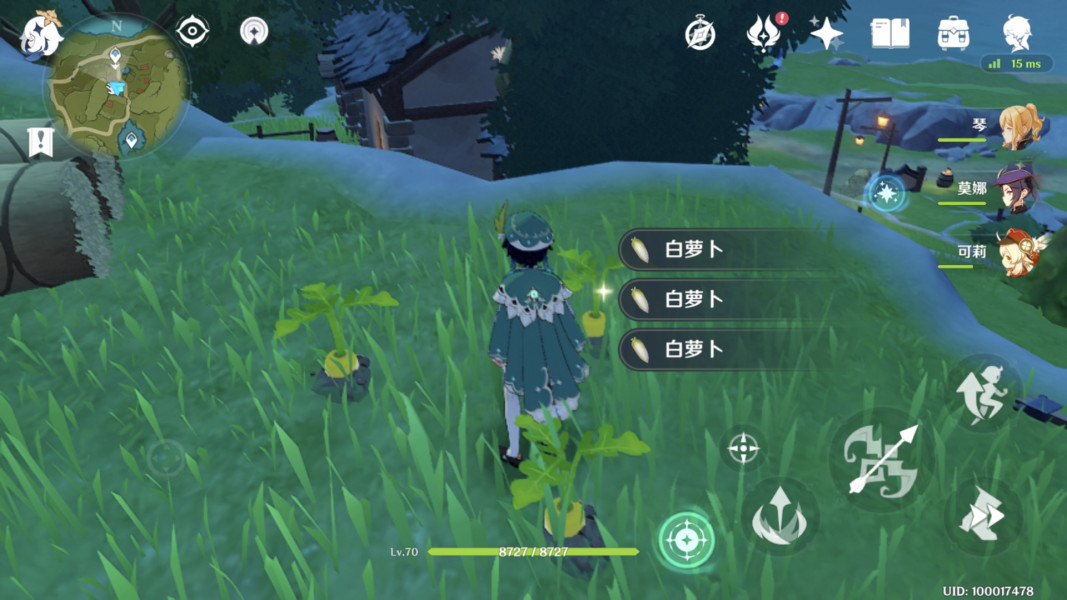Screen dimensions: 1067x600
Task: Tap the round white icon right of the eye icon
Action: 254,31
